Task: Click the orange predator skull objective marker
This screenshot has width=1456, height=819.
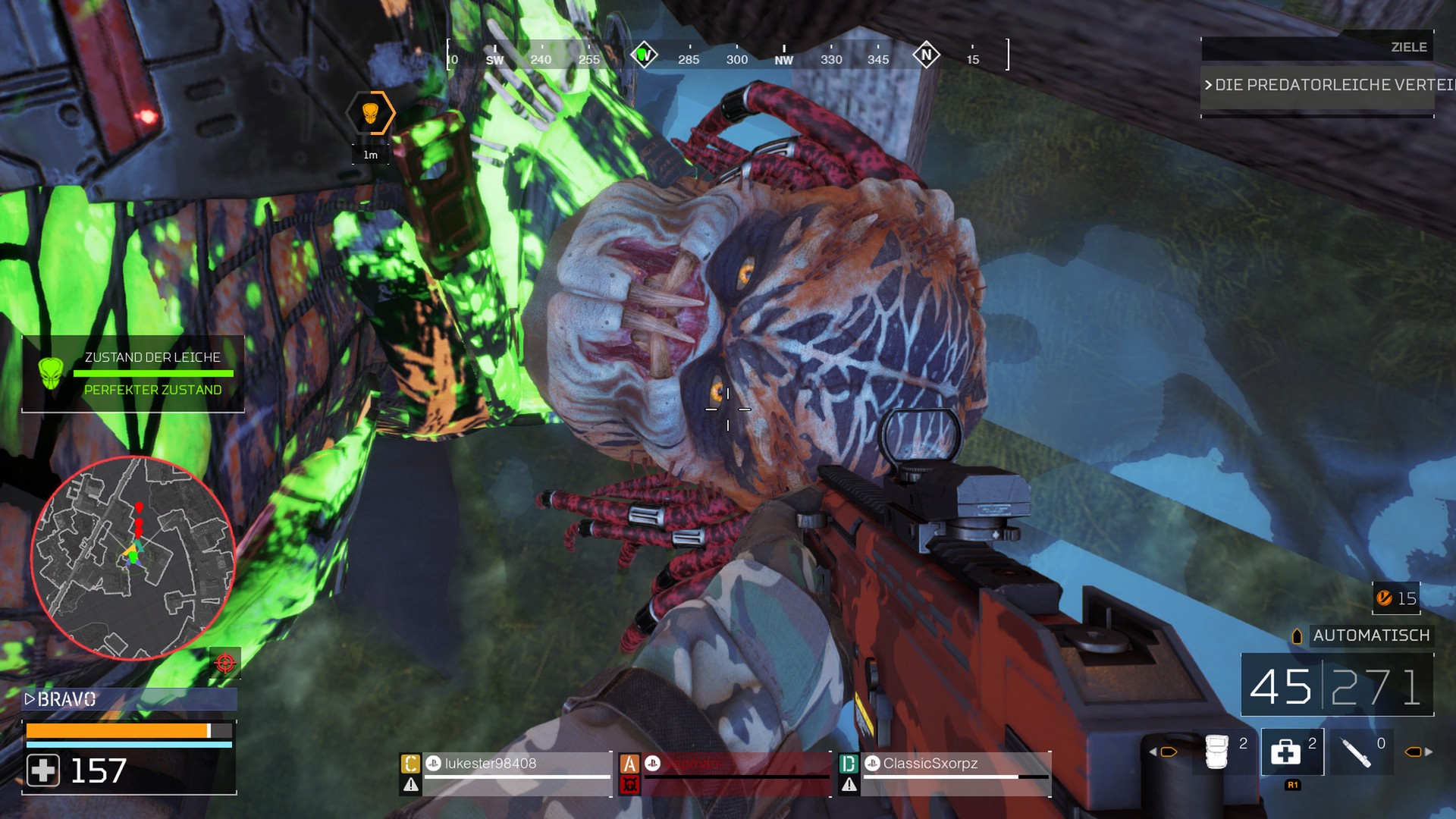Action: [370, 114]
